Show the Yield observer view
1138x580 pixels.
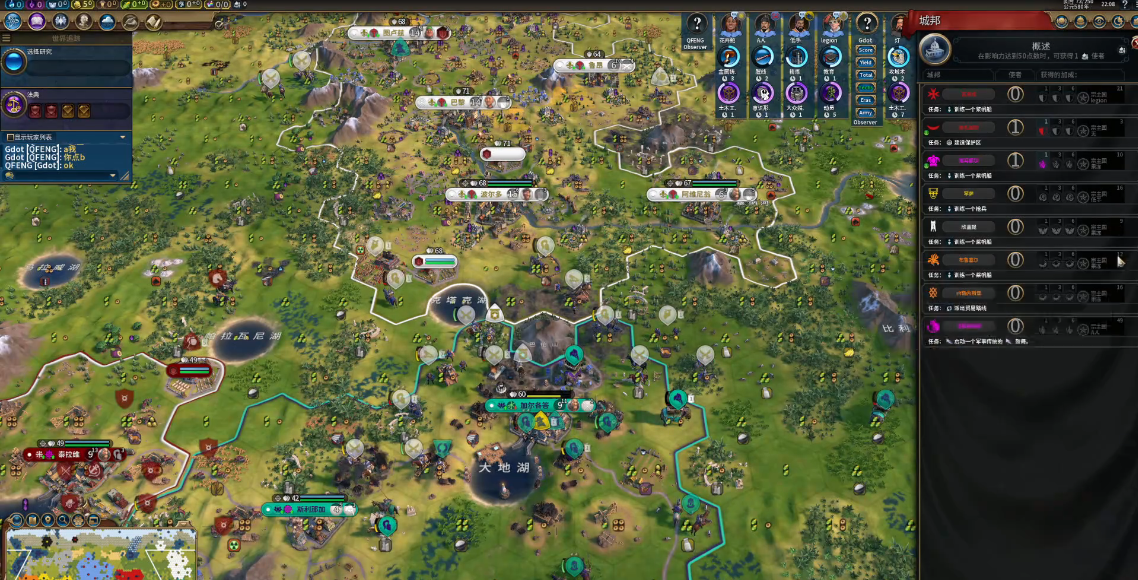click(x=866, y=62)
